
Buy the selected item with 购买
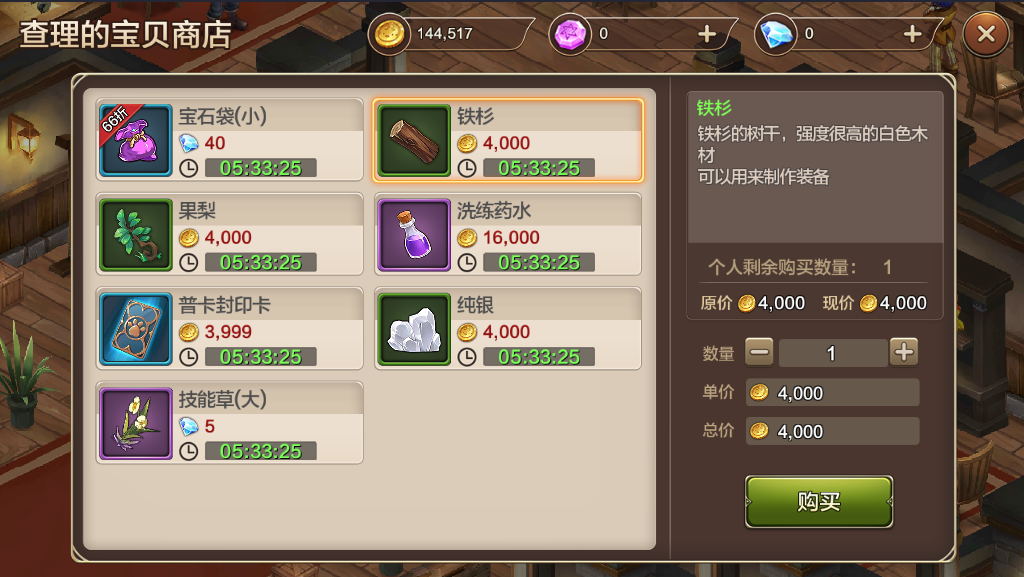(x=818, y=502)
